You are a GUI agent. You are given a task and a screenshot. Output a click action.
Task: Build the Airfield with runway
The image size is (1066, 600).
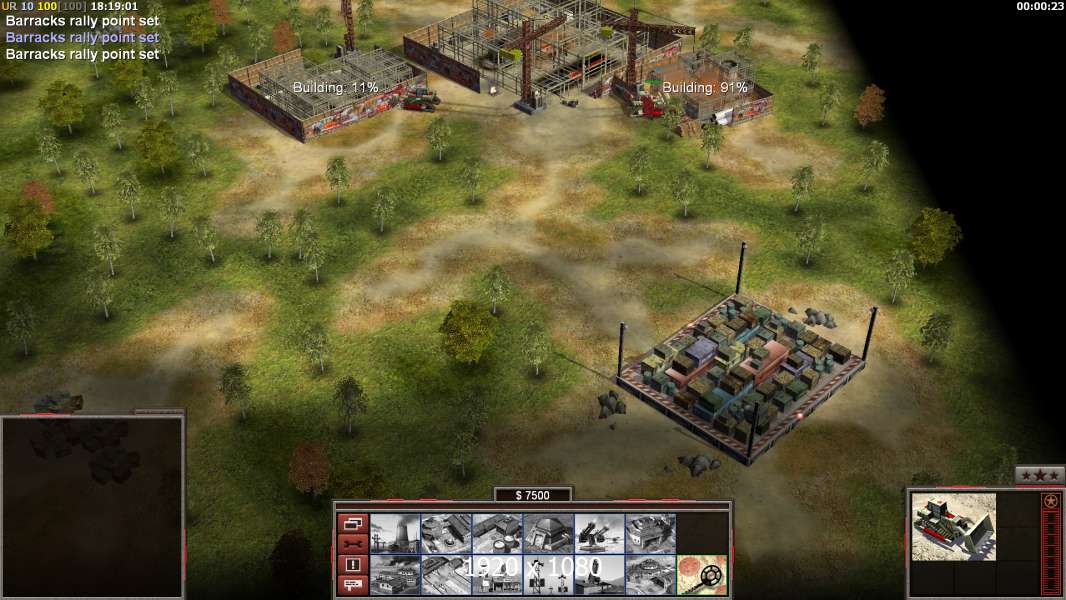[446, 574]
